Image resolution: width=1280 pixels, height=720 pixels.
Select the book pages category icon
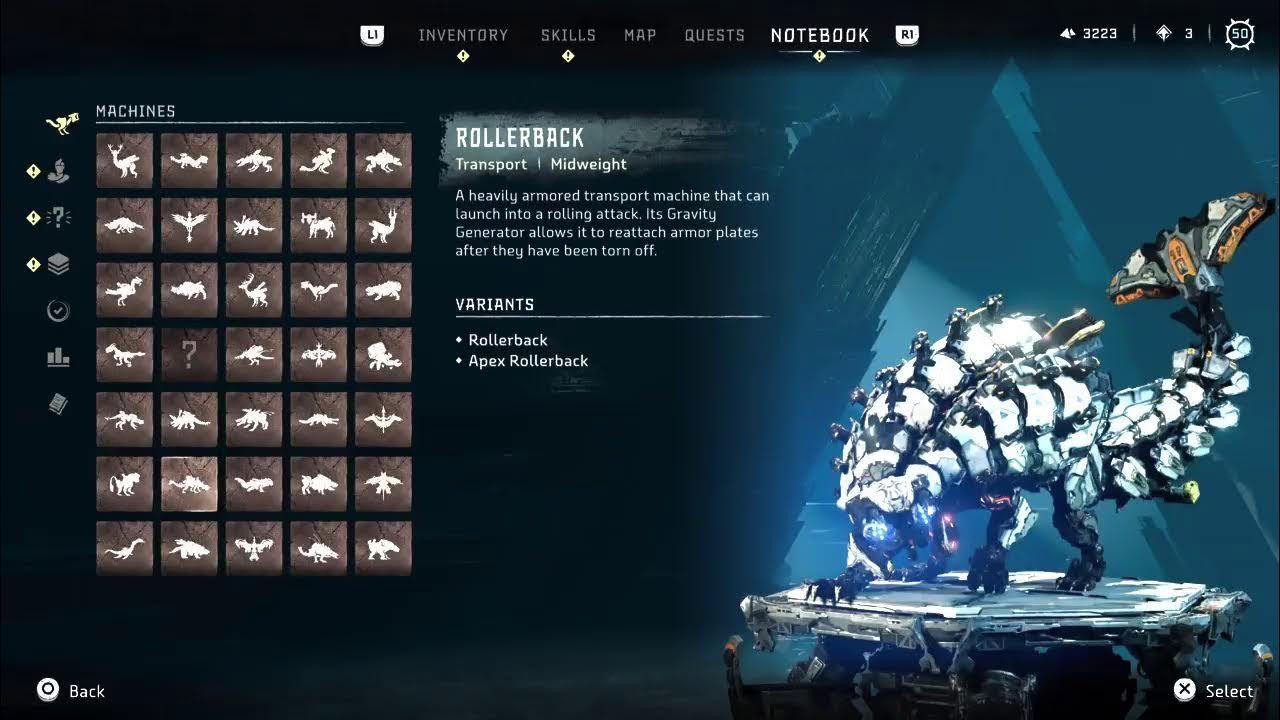(x=58, y=404)
